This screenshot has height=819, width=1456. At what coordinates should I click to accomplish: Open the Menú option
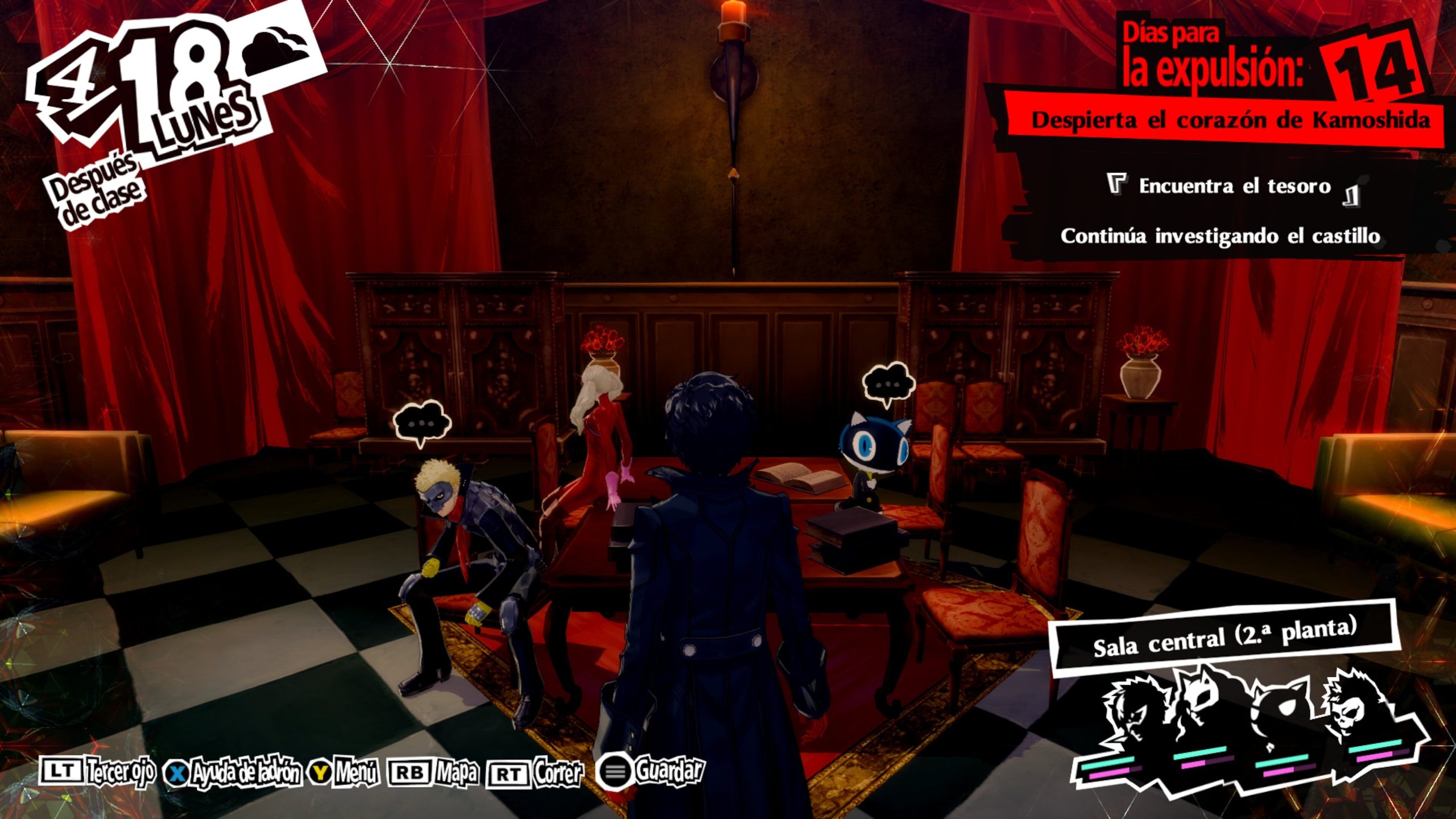pyautogui.click(x=344, y=772)
